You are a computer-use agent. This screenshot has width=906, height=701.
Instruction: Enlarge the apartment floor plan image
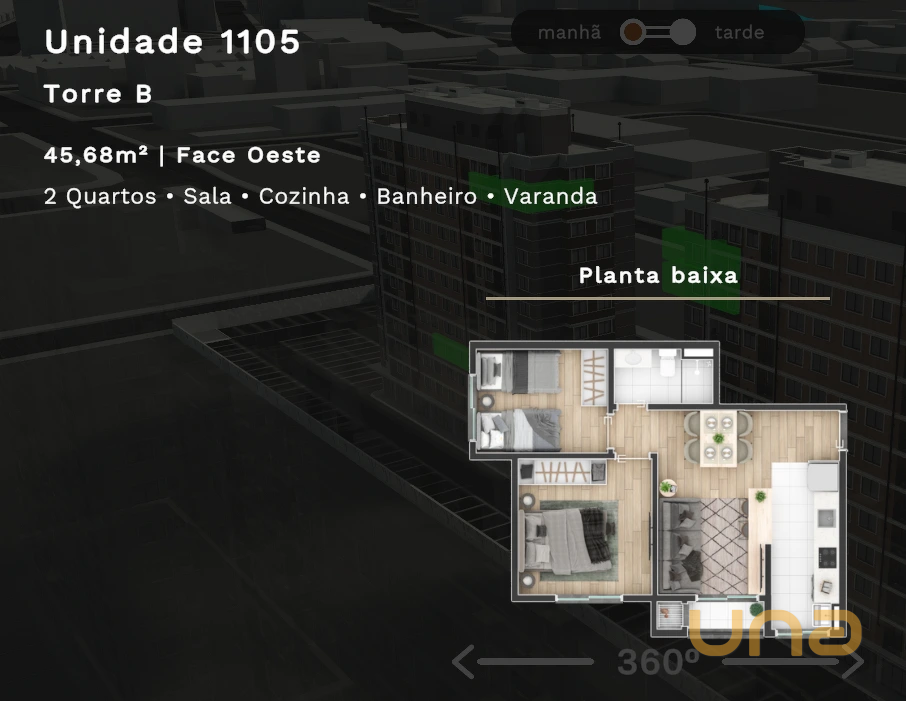(x=658, y=485)
